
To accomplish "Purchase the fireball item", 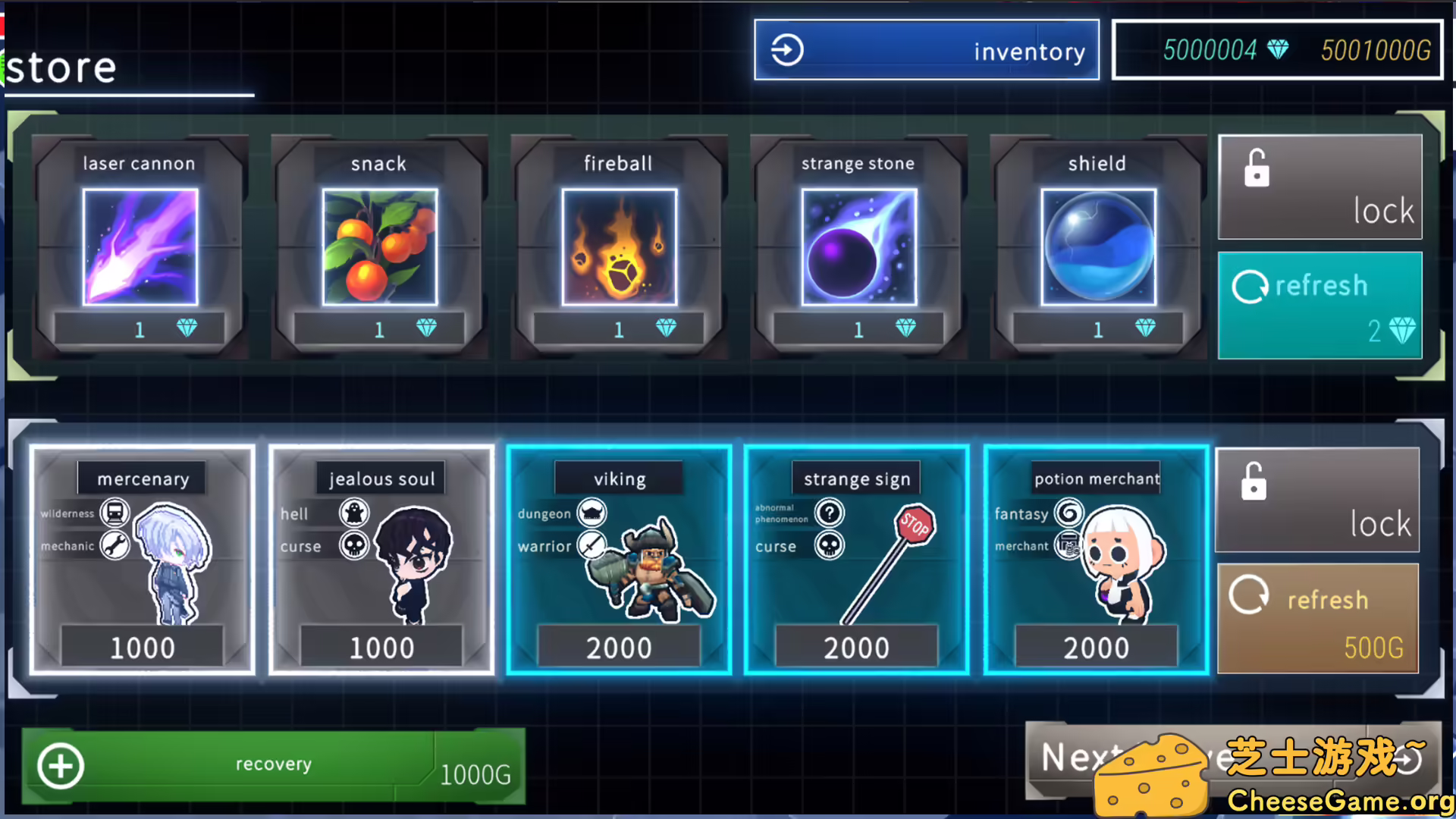I will click(x=619, y=246).
